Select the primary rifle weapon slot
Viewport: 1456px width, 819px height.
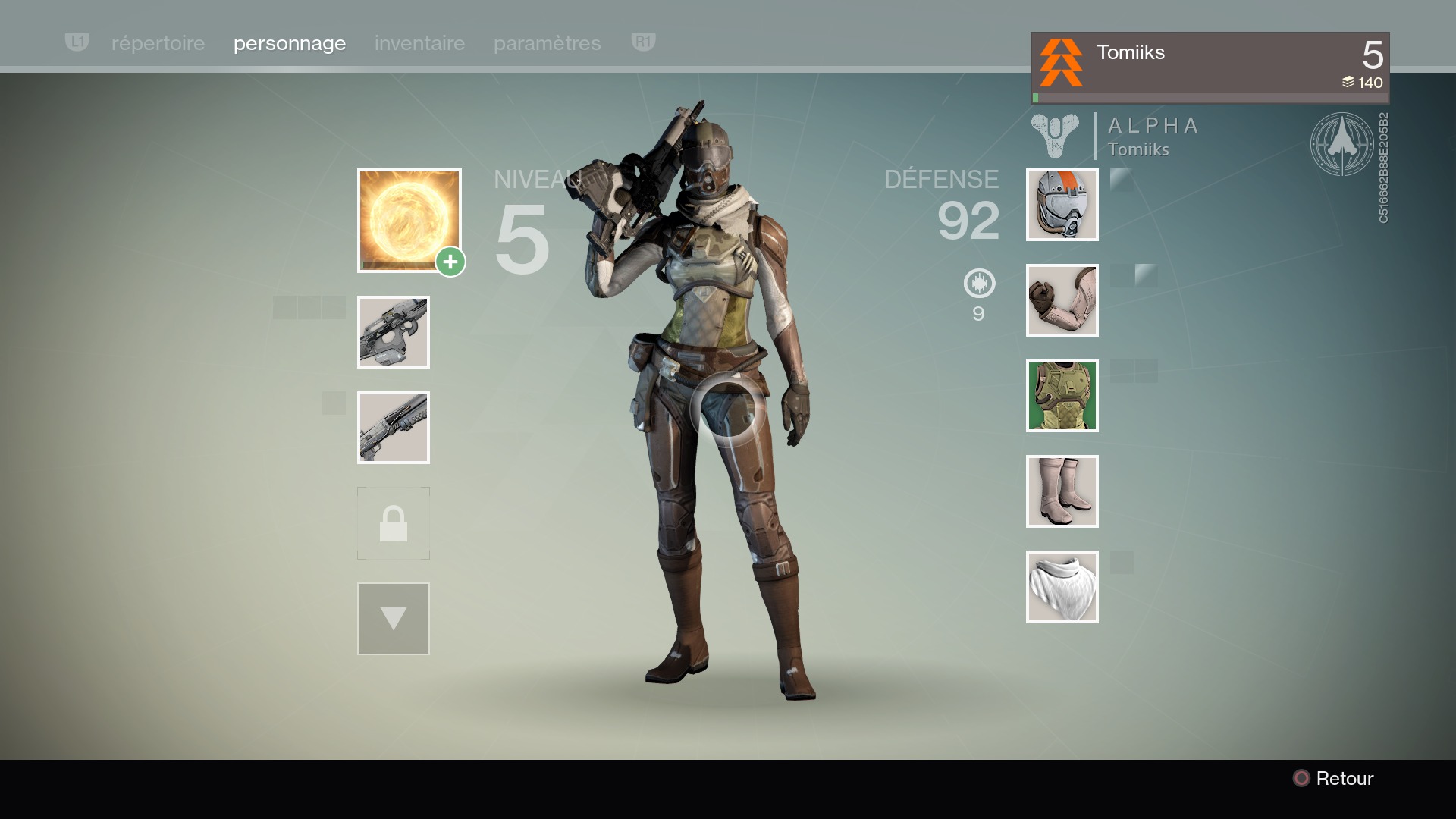click(394, 332)
